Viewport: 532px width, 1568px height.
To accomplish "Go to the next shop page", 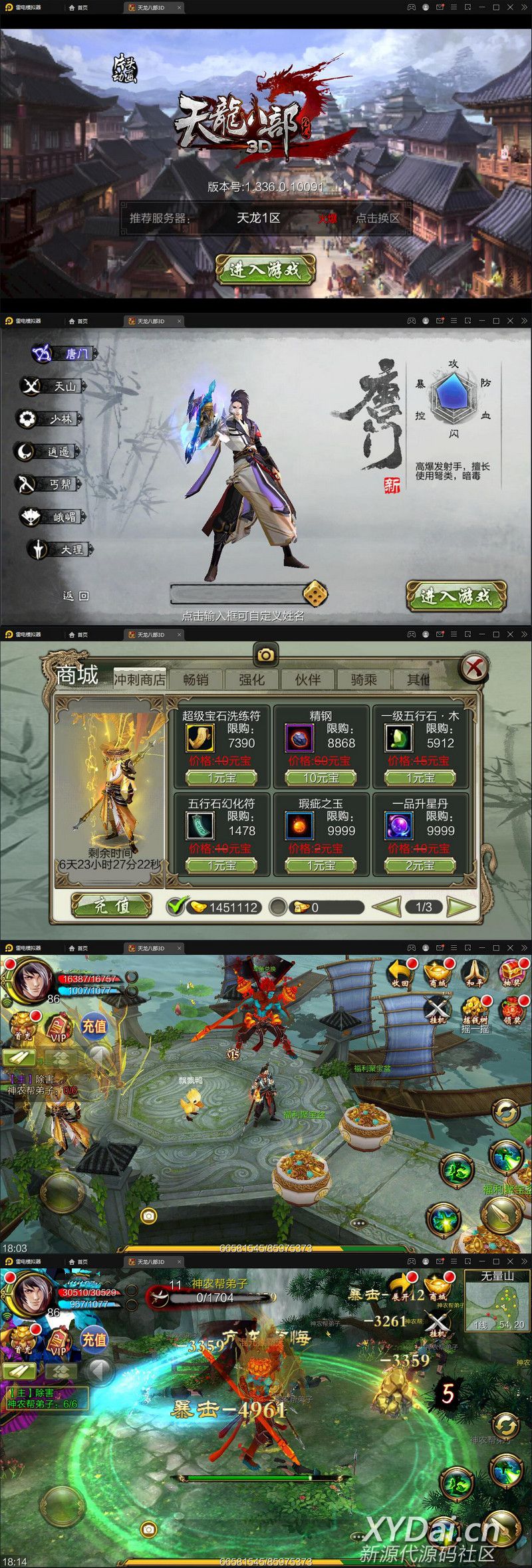I will click(x=462, y=907).
